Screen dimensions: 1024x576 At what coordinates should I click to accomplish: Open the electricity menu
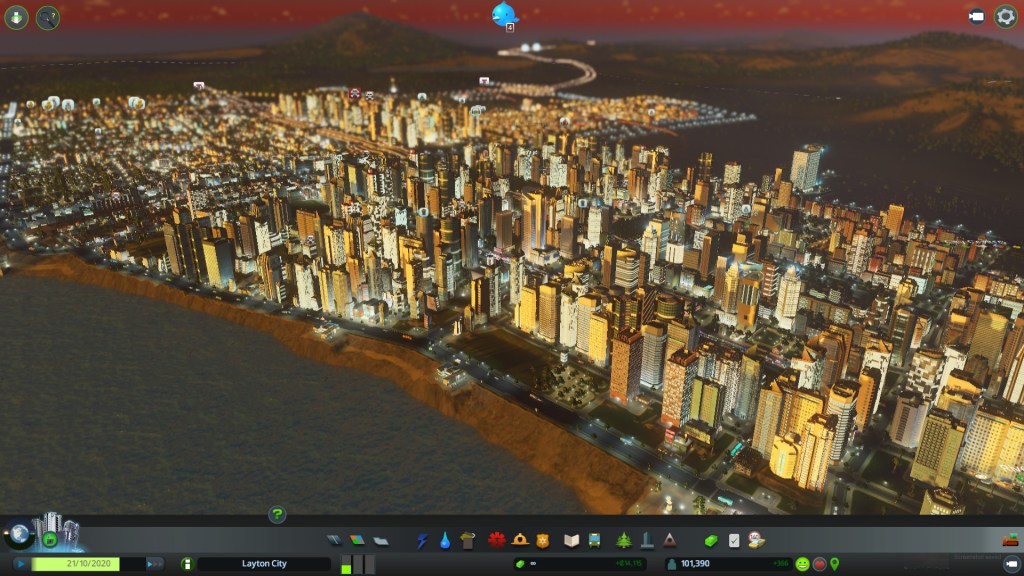coord(422,541)
